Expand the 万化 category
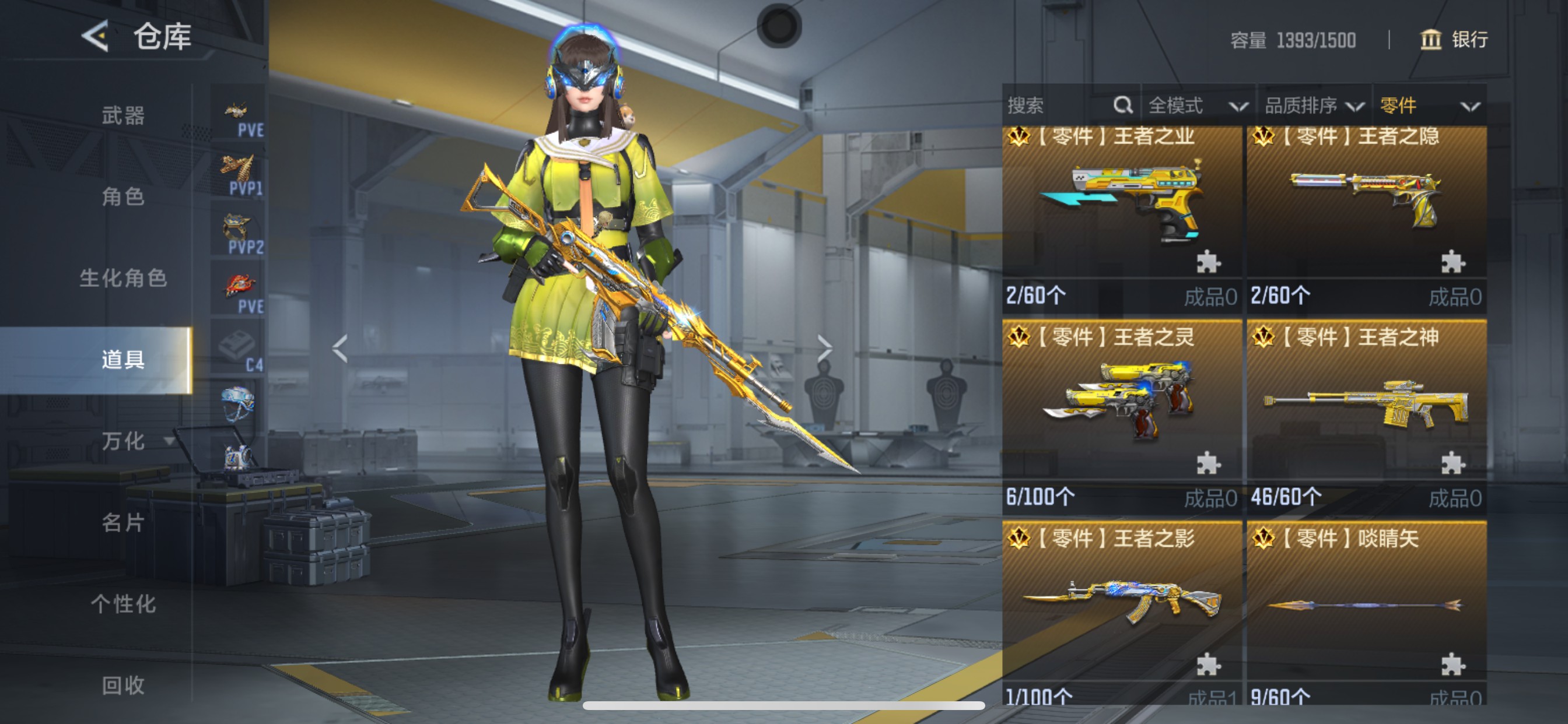1568x724 pixels. point(135,441)
